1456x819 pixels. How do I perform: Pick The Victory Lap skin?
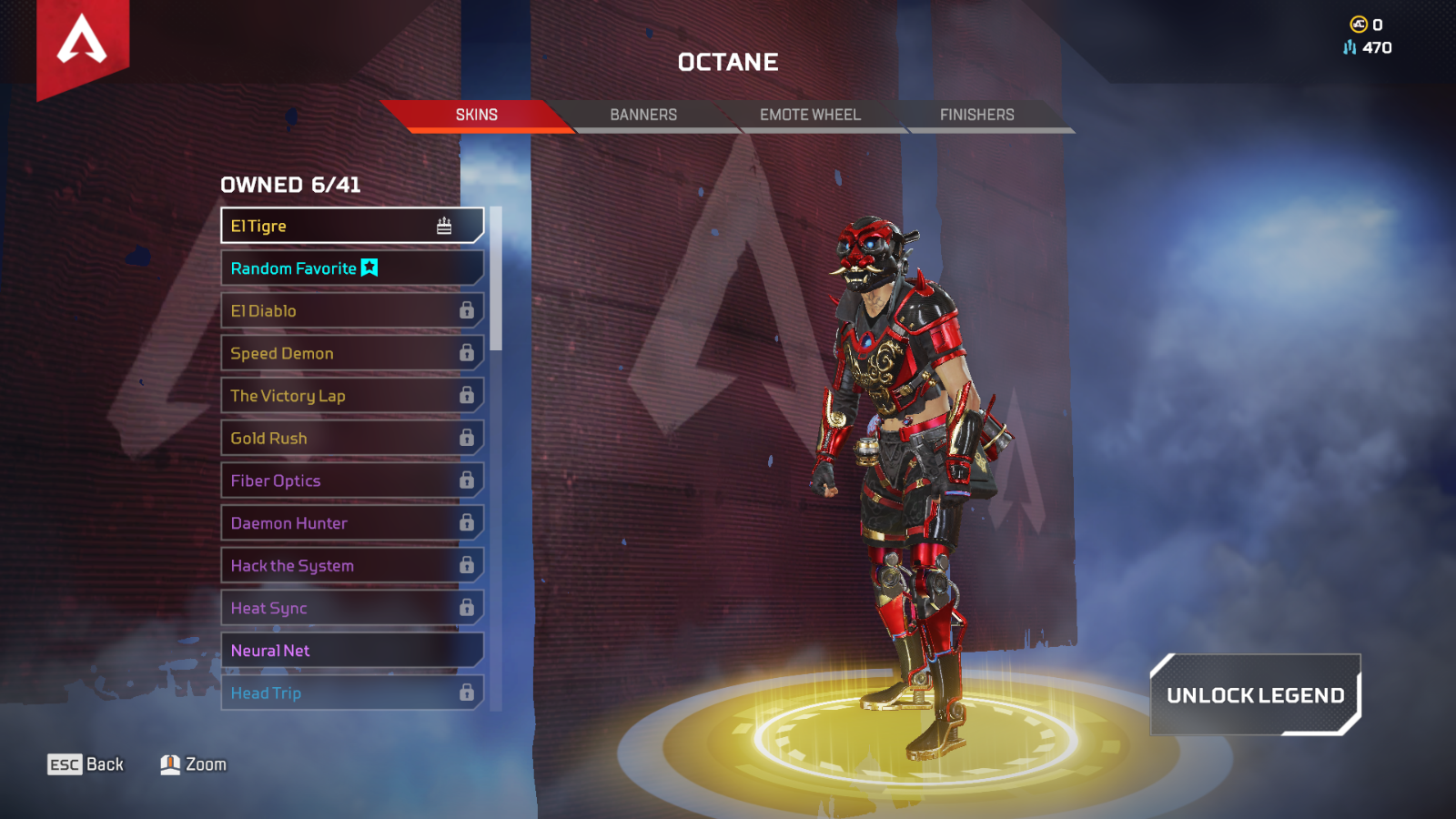pos(351,396)
